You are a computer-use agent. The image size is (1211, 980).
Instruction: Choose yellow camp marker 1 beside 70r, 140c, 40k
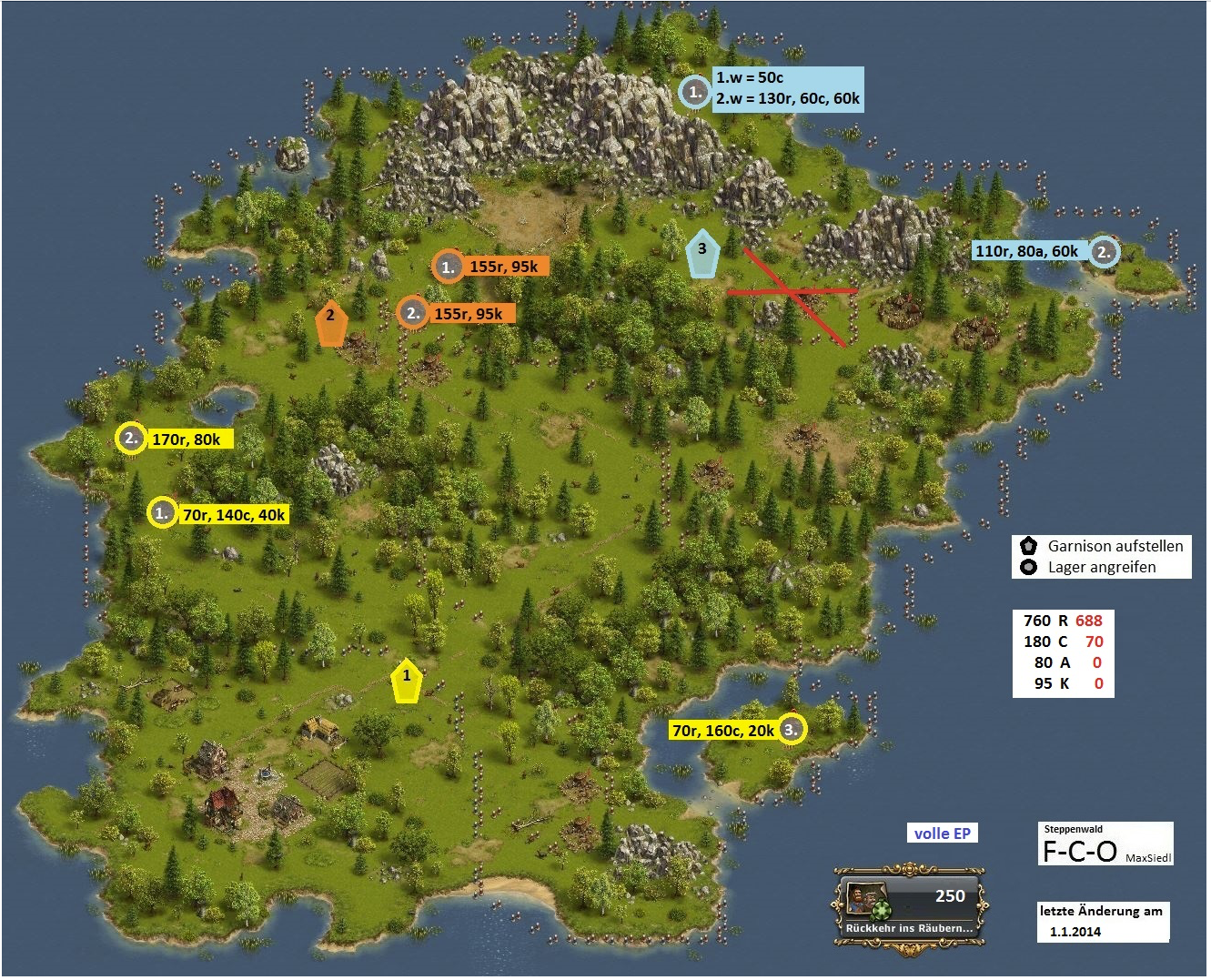point(162,513)
